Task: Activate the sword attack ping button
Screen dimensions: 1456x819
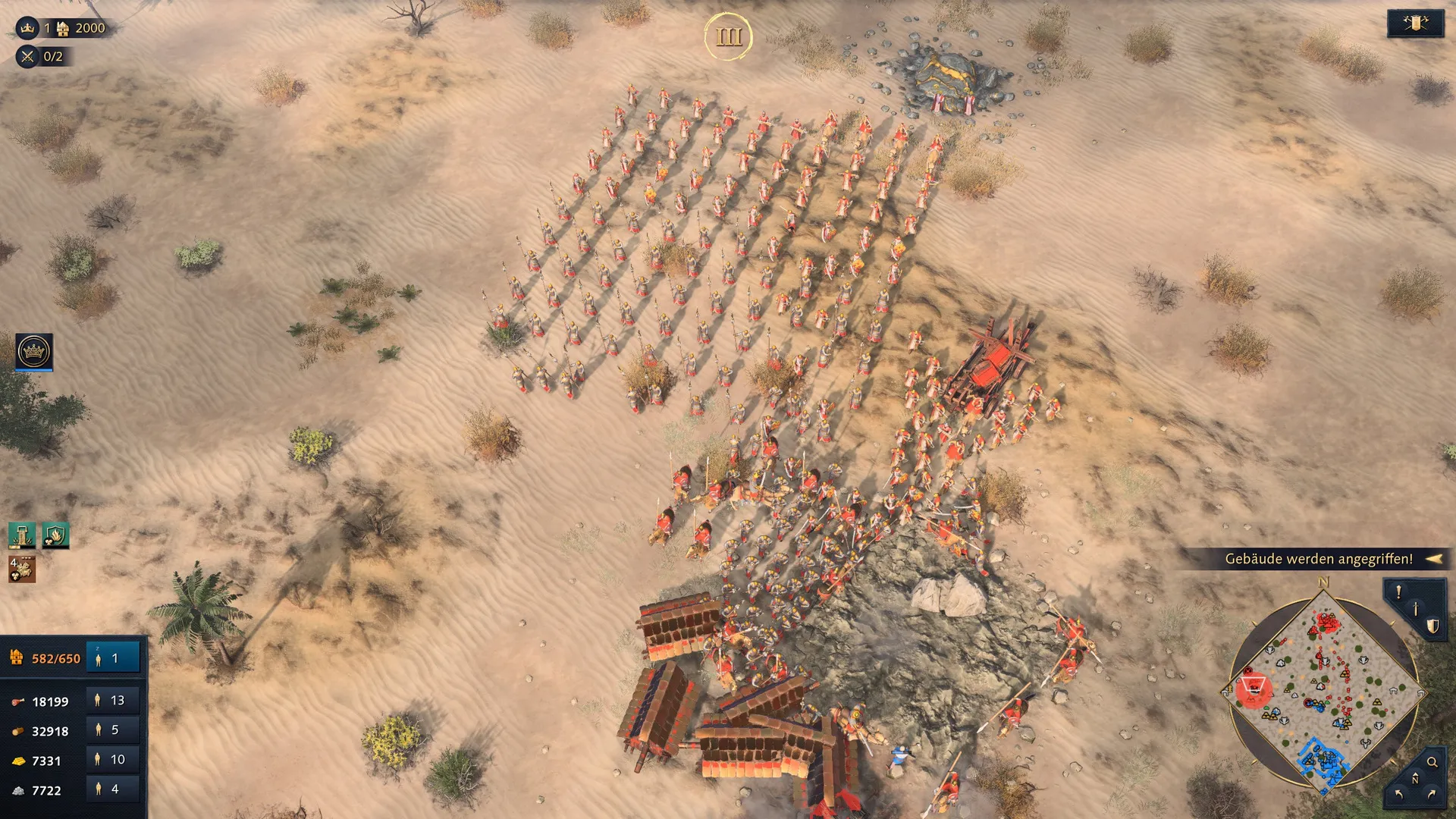Action: (x=1415, y=609)
